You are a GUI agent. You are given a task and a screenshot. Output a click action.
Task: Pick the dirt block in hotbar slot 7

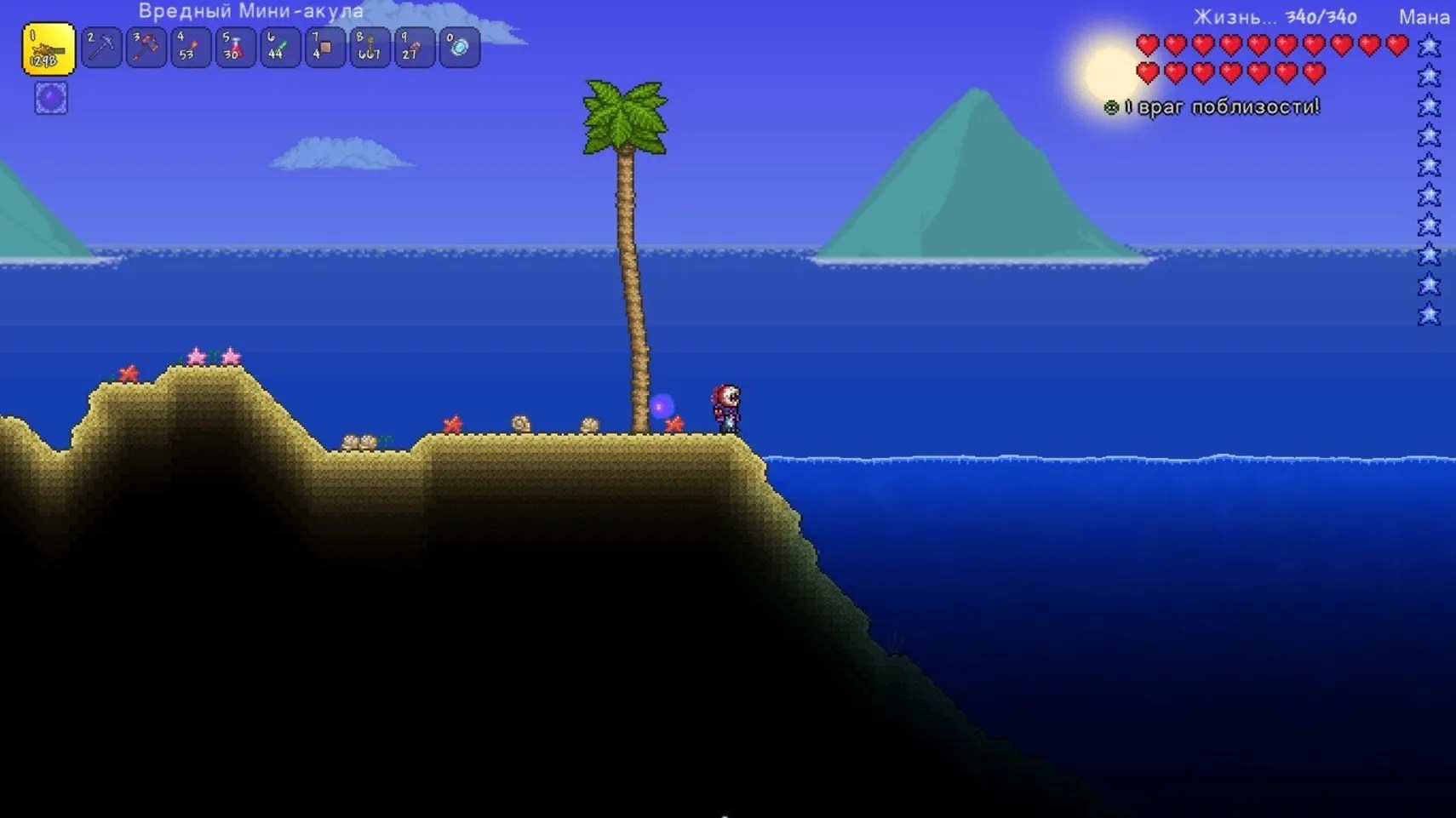coord(325,48)
